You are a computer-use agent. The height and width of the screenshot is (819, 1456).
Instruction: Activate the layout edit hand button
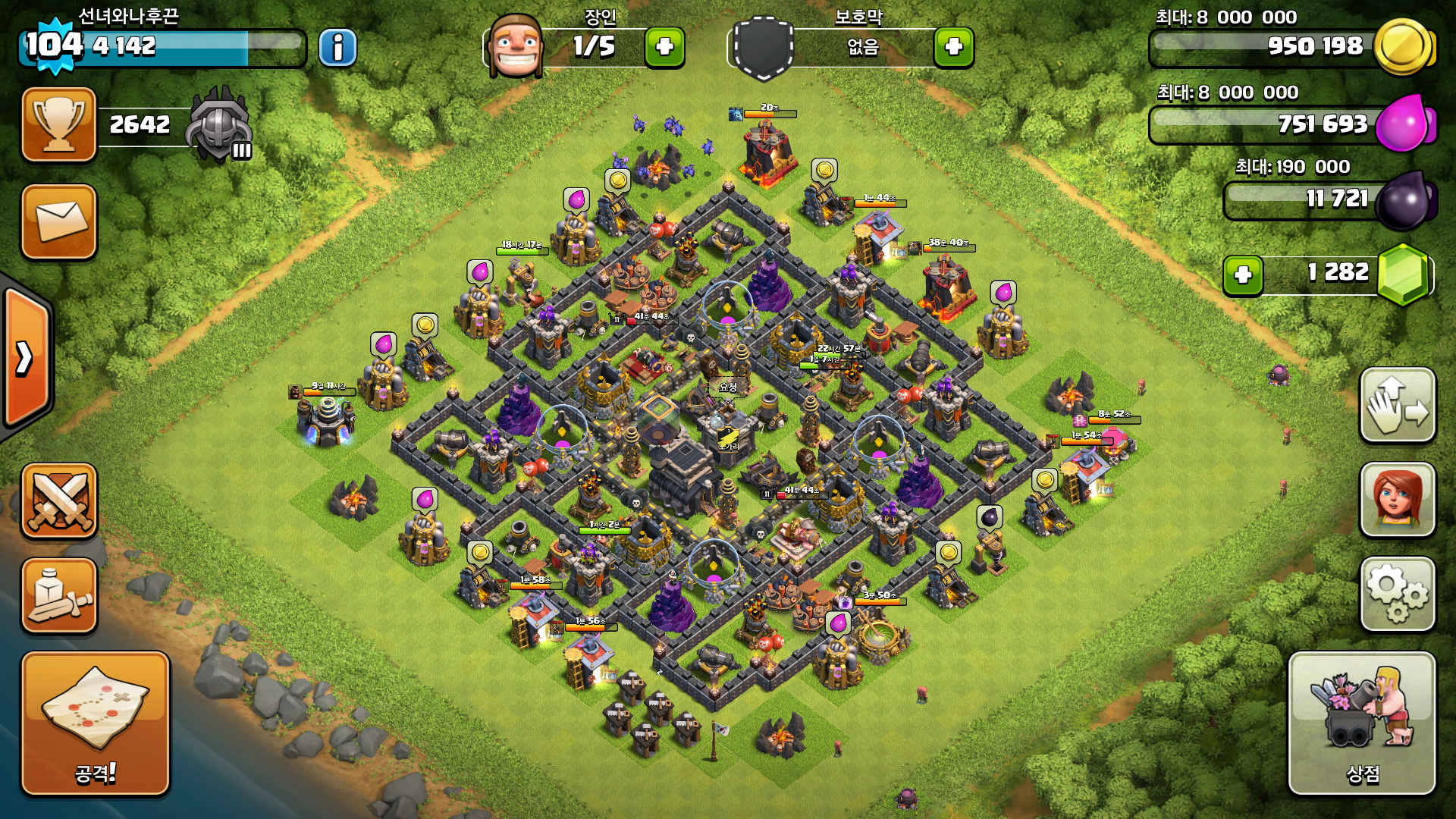click(1398, 405)
